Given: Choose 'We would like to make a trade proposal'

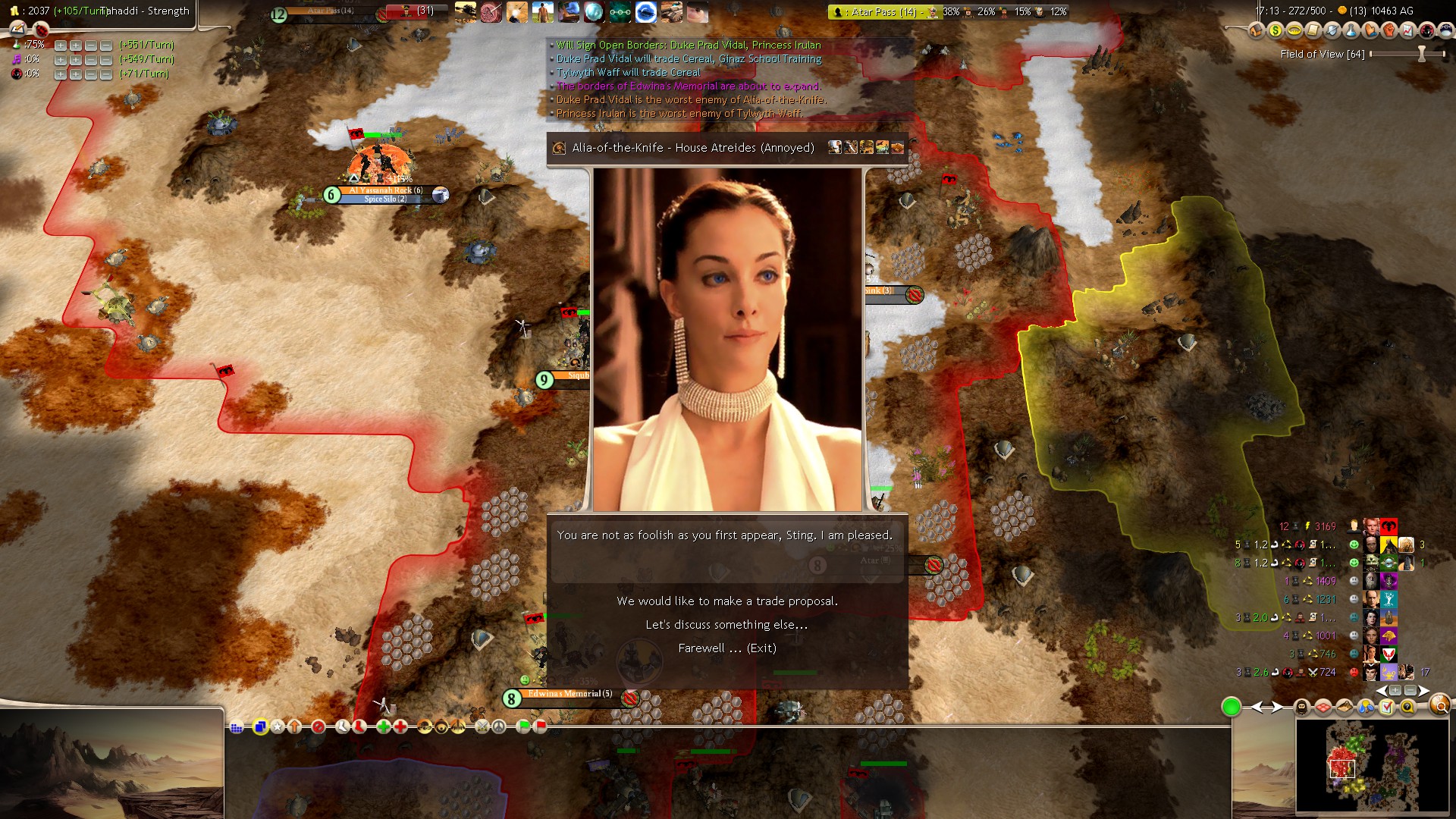Looking at the screenshot, I should coord(728,600).
